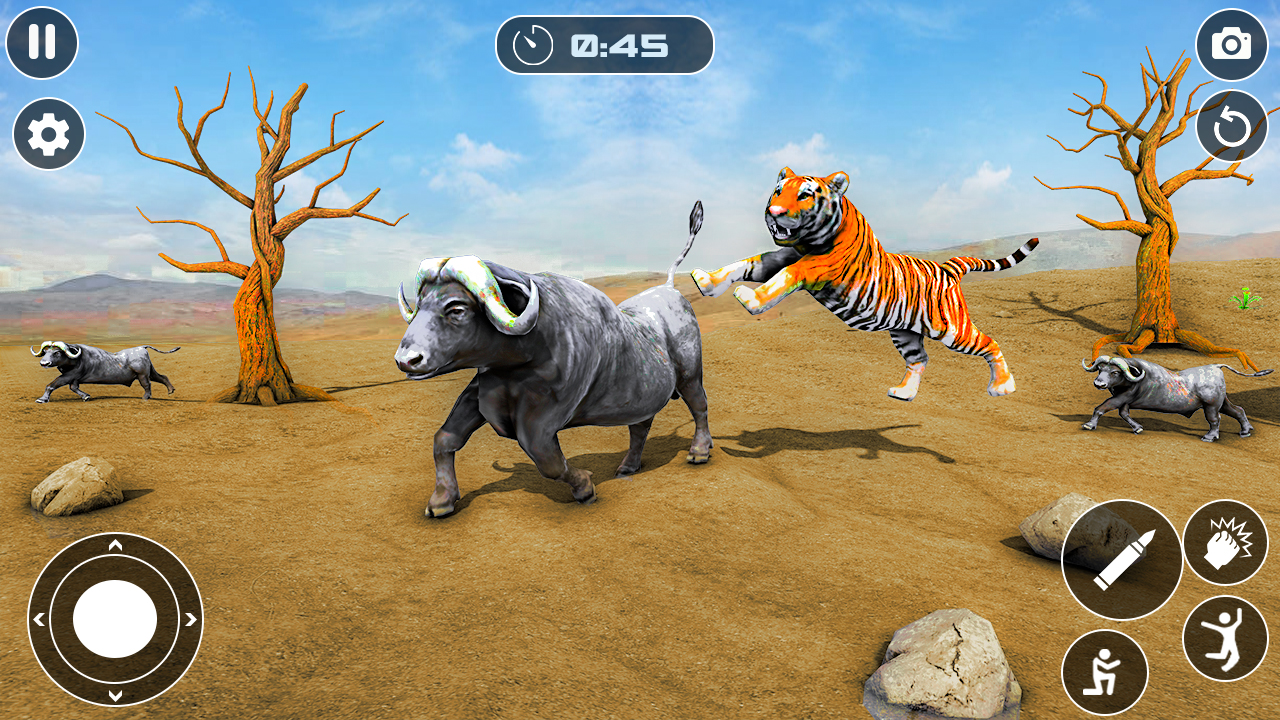
Task: Restart the level using the reset icon
Action: [x=1231, y=124]
